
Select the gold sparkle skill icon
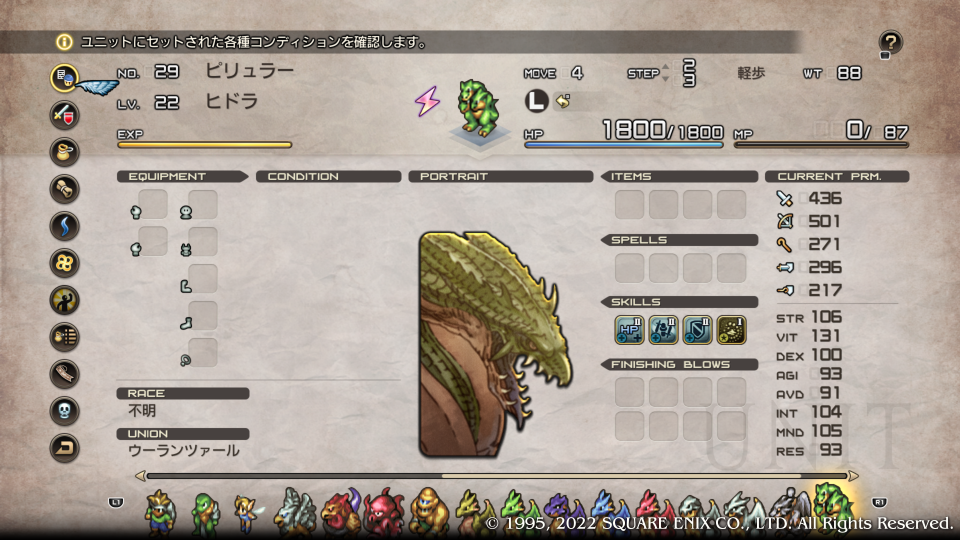[731, 327]
